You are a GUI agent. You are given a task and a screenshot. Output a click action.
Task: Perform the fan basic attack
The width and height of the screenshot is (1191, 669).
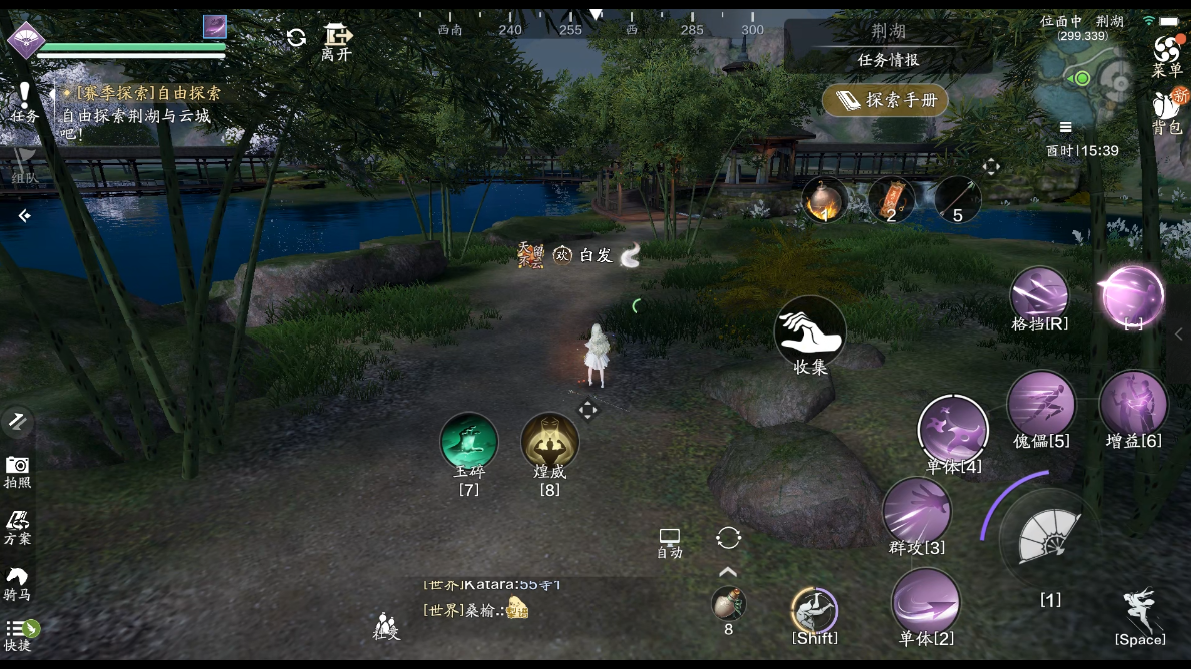pyautogui.click(x=1049, y=541)
